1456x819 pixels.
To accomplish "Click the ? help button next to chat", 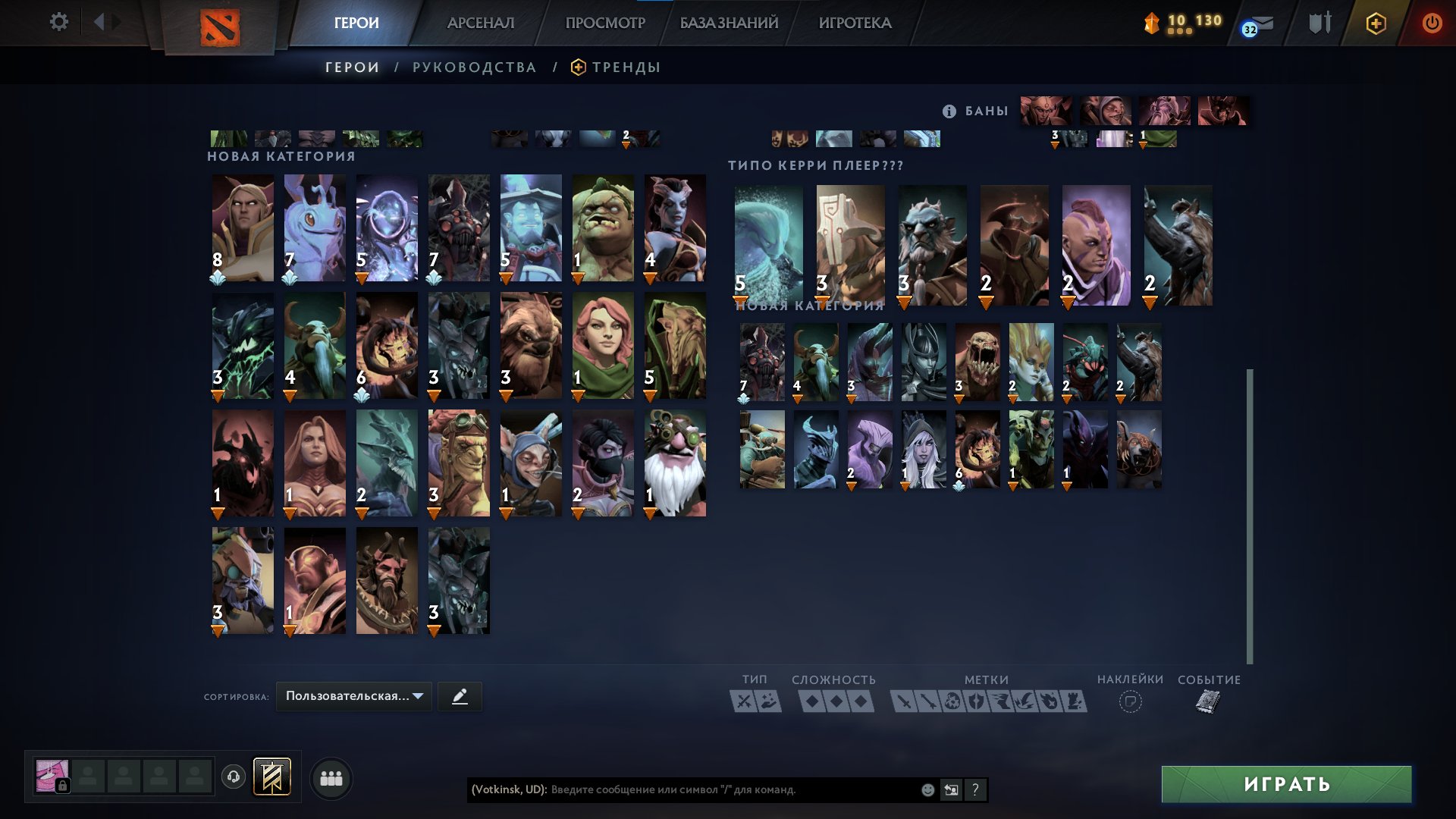I will [x=976, y=790].
